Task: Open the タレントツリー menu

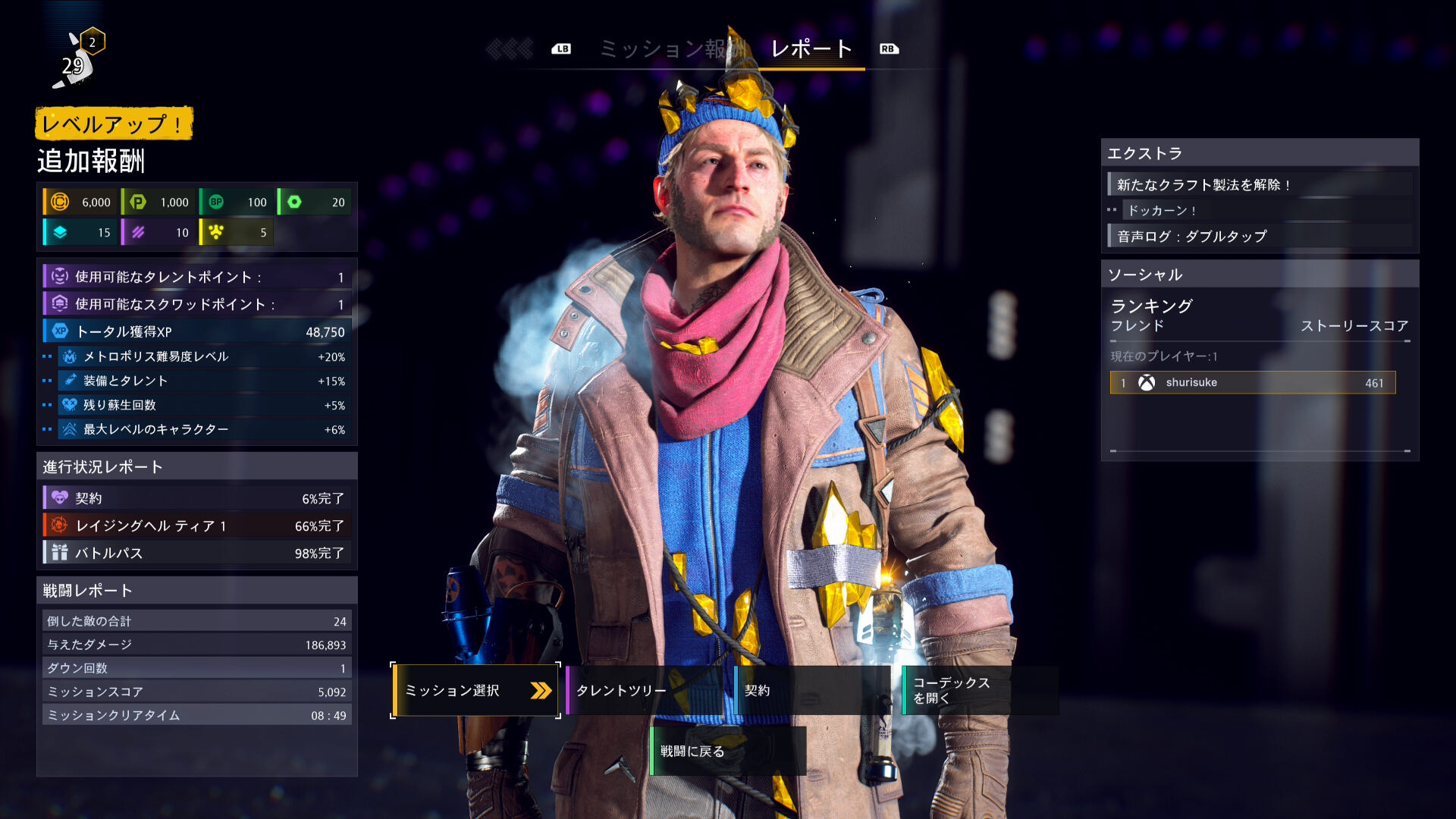Action: (645, 690)
